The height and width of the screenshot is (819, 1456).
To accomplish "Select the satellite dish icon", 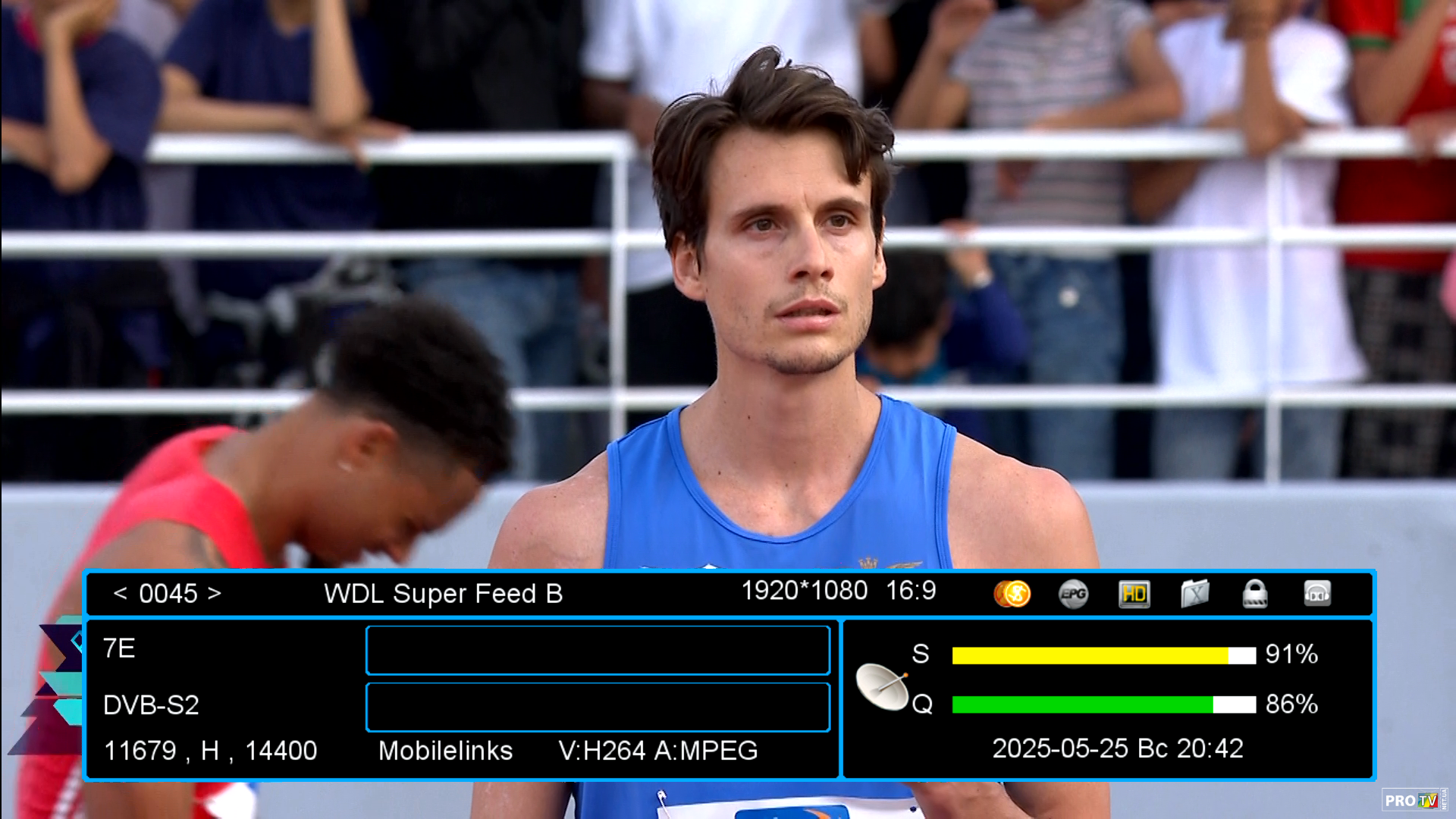I will pos(882,686).
